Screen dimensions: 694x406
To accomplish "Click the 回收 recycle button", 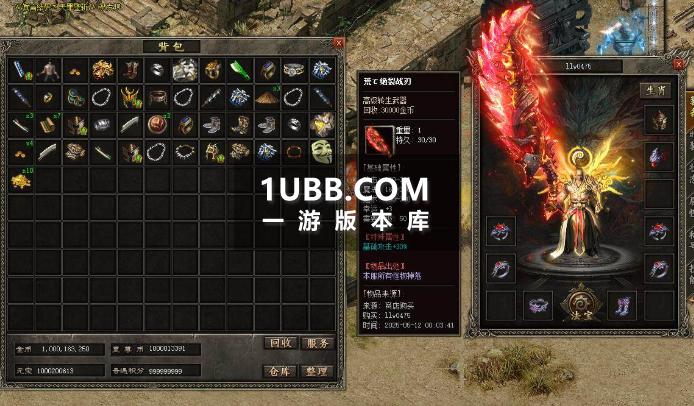I will pyautogui.click(x=280, y=343).
